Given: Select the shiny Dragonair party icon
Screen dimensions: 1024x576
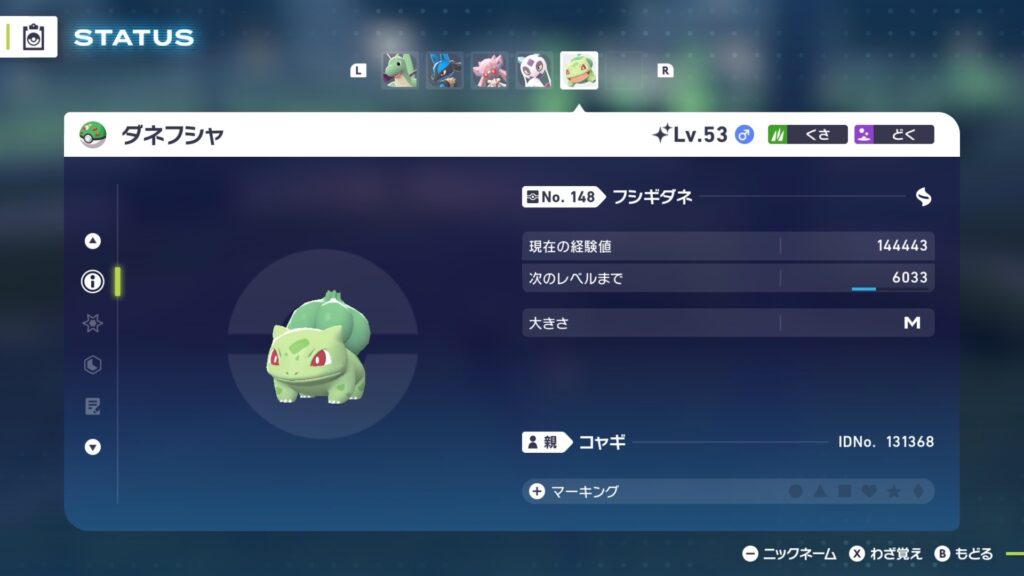Looking at the screenshot, I should [399, 71].
